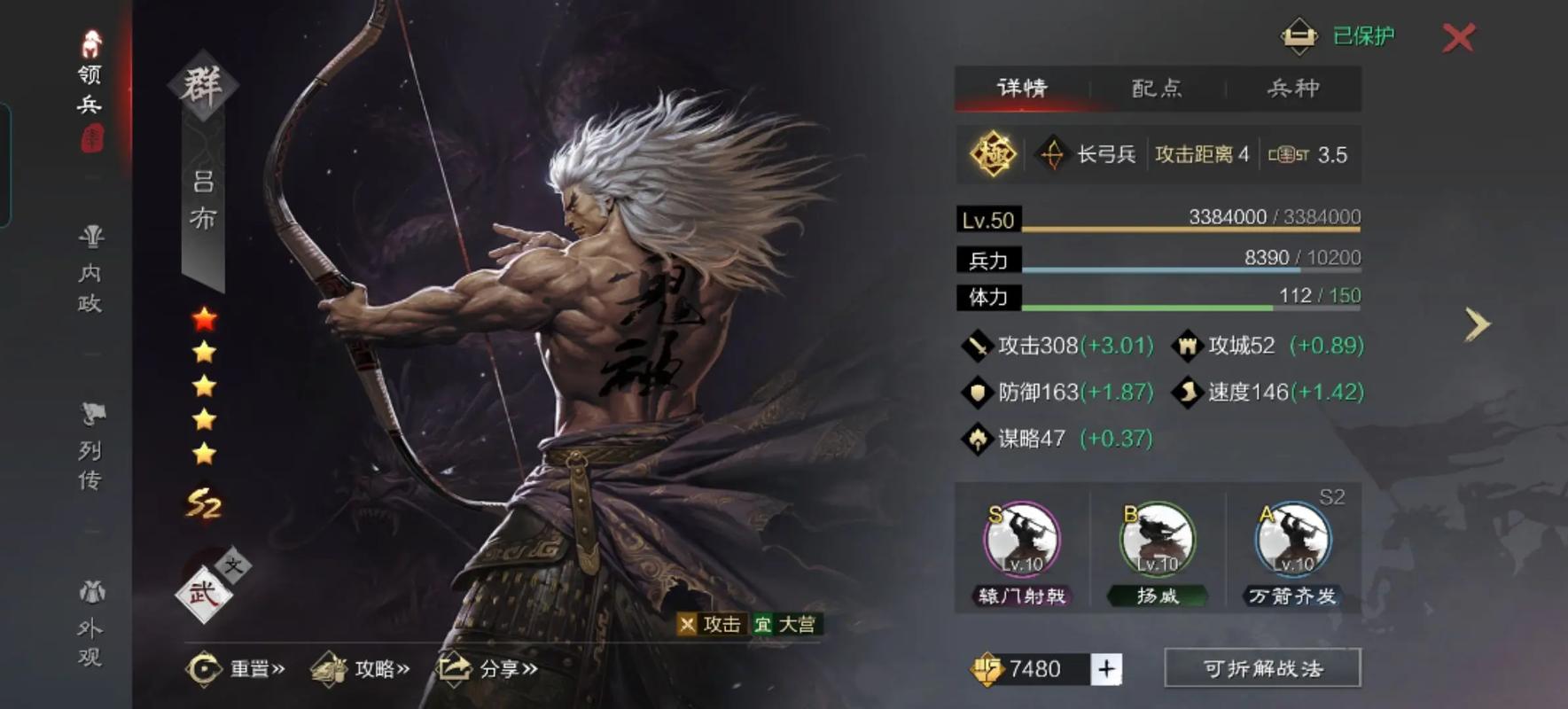The width and height of the screenshot is (1568, 709).
Task: Open the 配点 attribute points tab
Action: pos(1157,88)
